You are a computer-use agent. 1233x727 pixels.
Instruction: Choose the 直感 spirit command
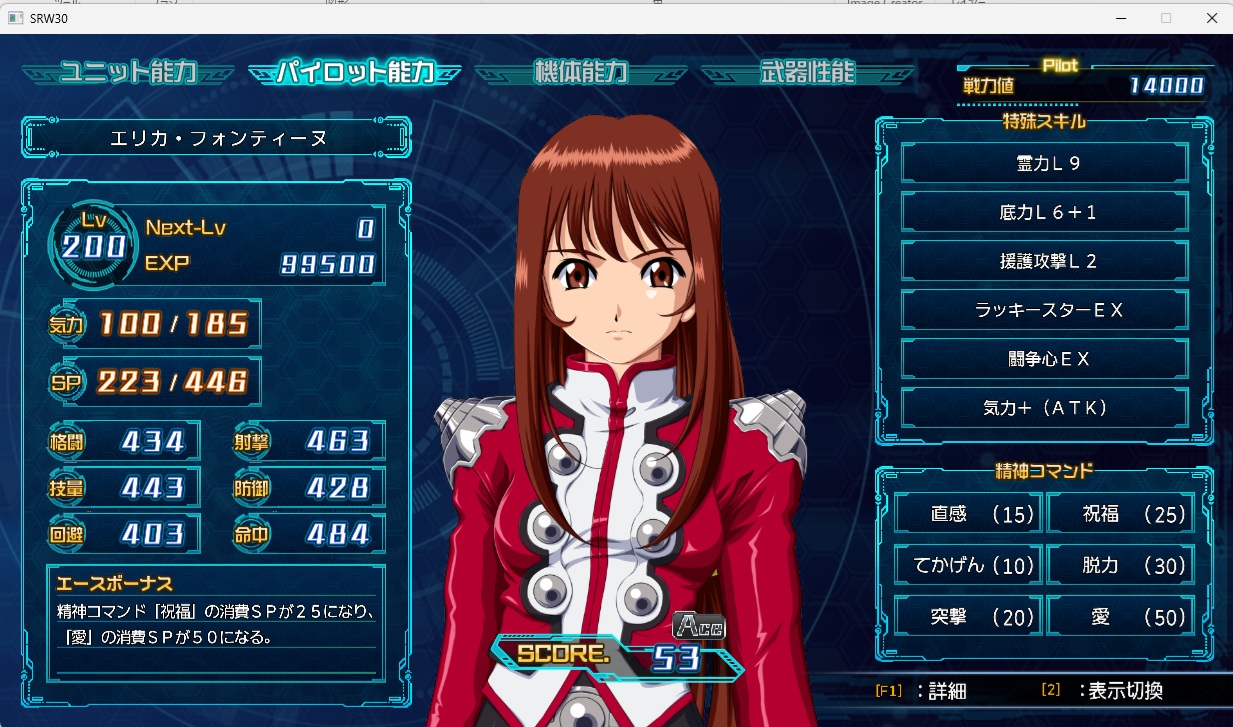tap(968, 514)
